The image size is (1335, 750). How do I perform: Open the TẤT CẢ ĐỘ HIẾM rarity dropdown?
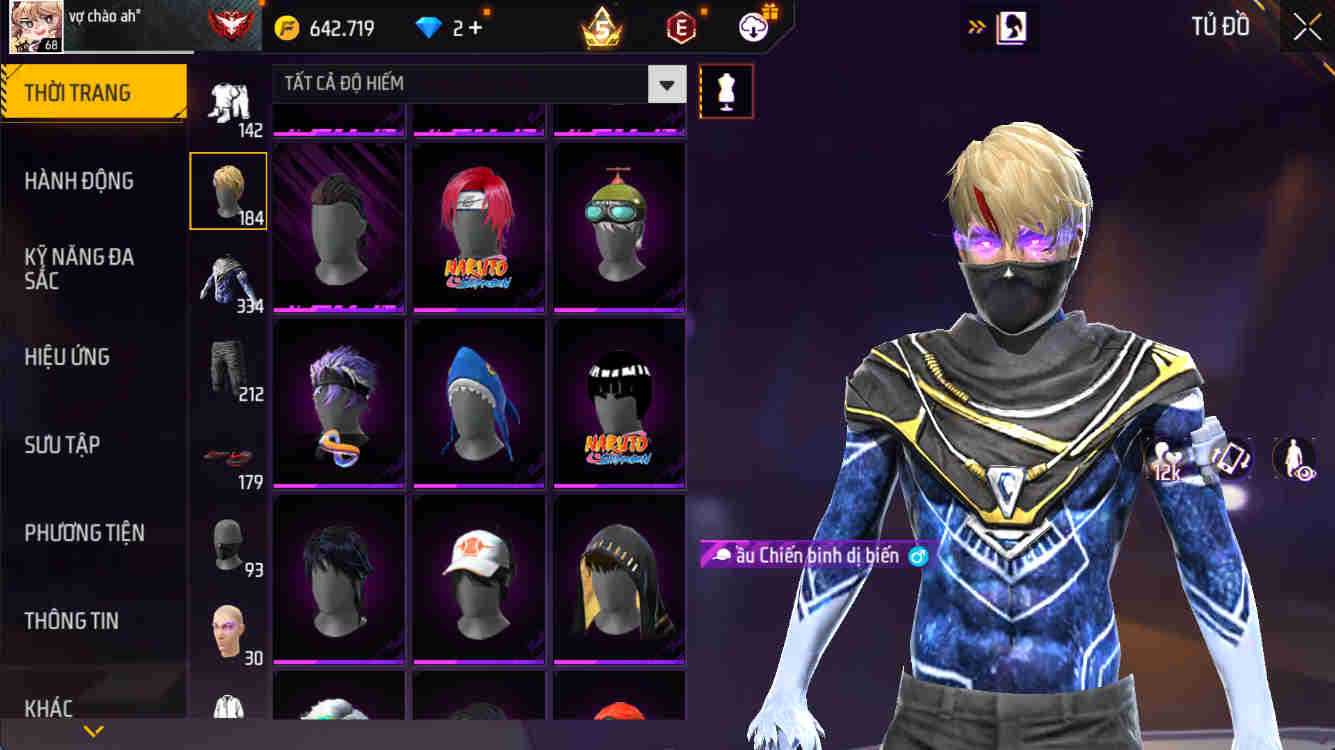click(x=665, y=84)
